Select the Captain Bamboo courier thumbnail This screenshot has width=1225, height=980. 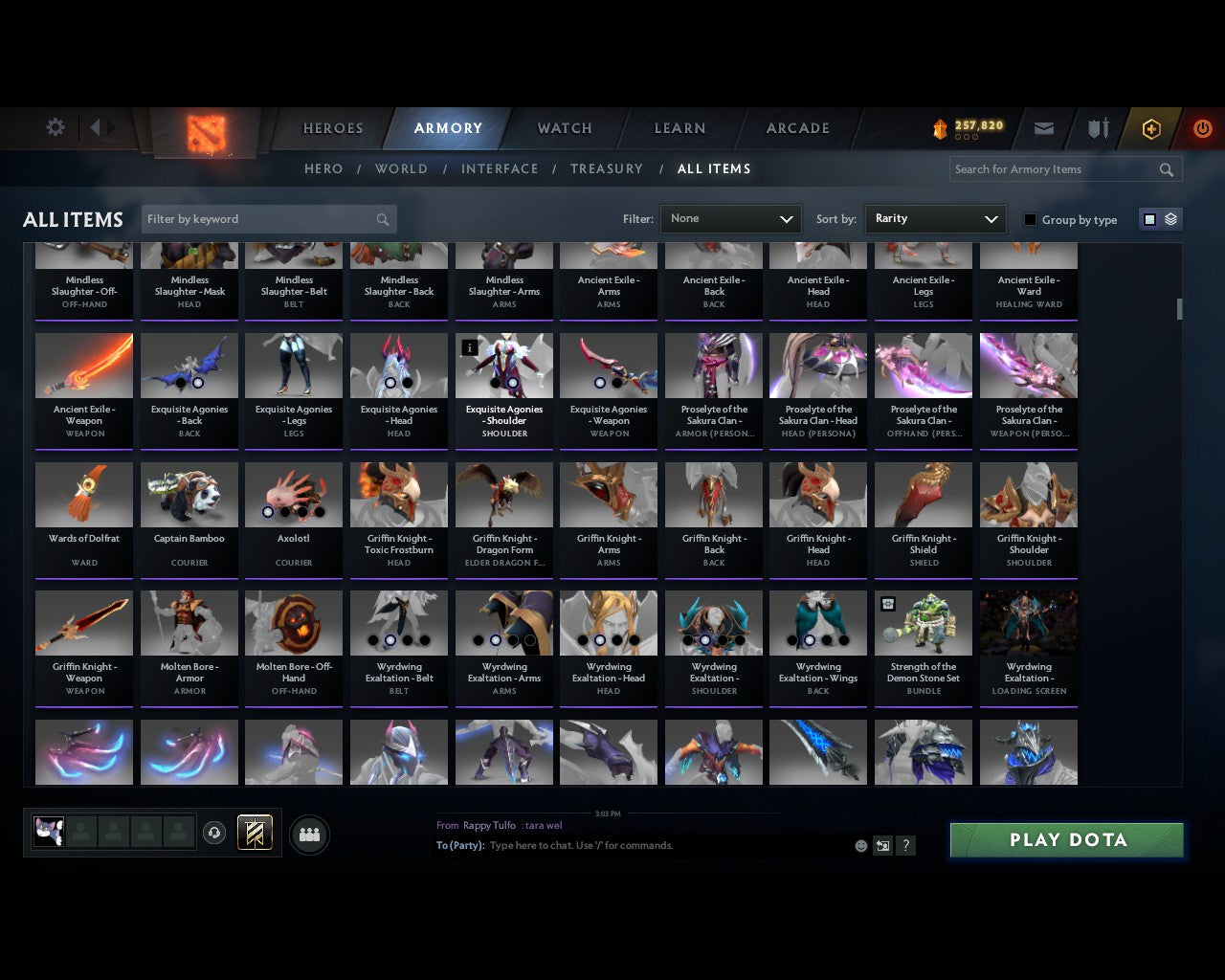tap(189, 494)
